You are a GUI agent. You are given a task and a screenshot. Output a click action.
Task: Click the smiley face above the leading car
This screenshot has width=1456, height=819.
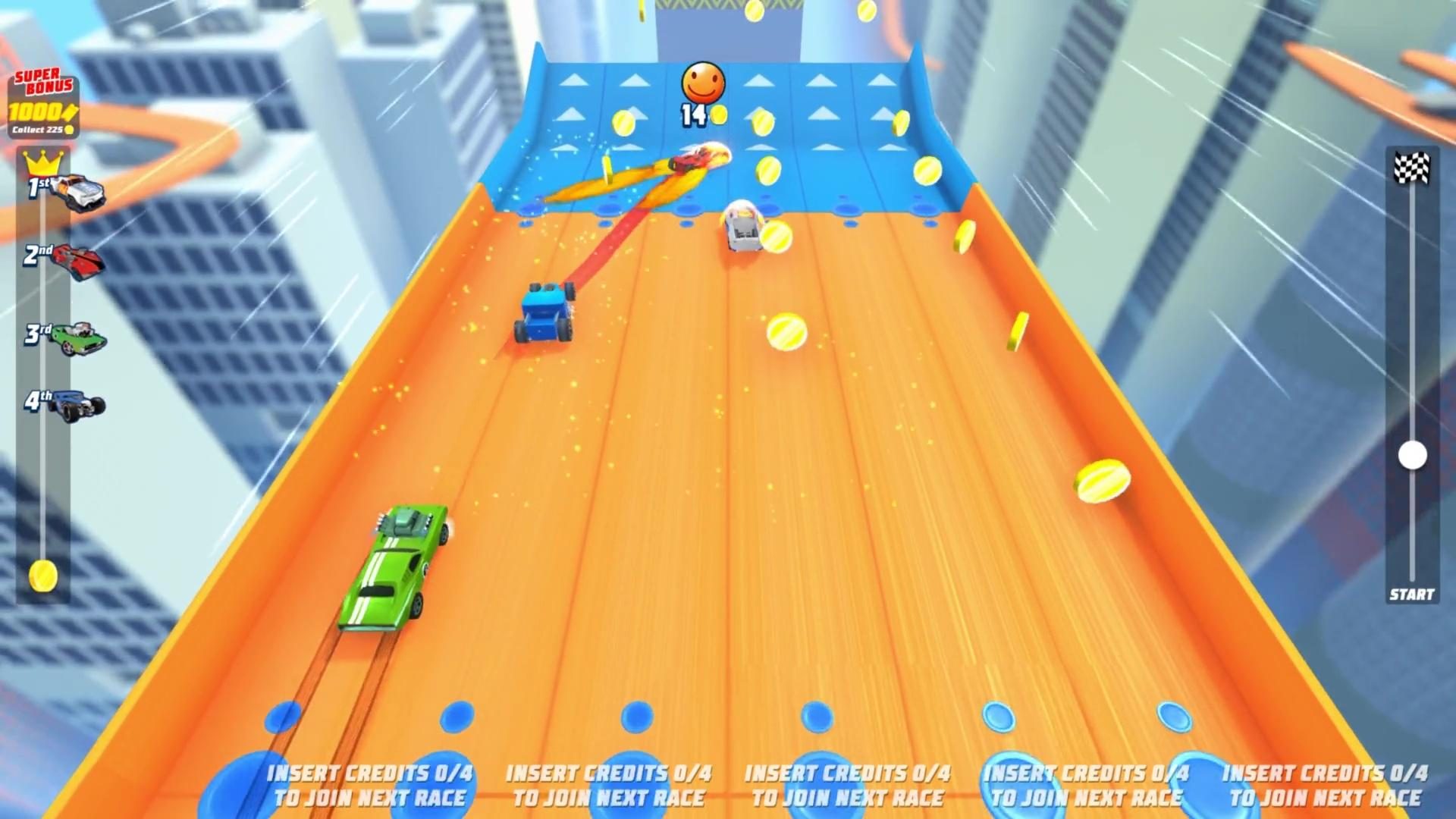coord(701,83)
